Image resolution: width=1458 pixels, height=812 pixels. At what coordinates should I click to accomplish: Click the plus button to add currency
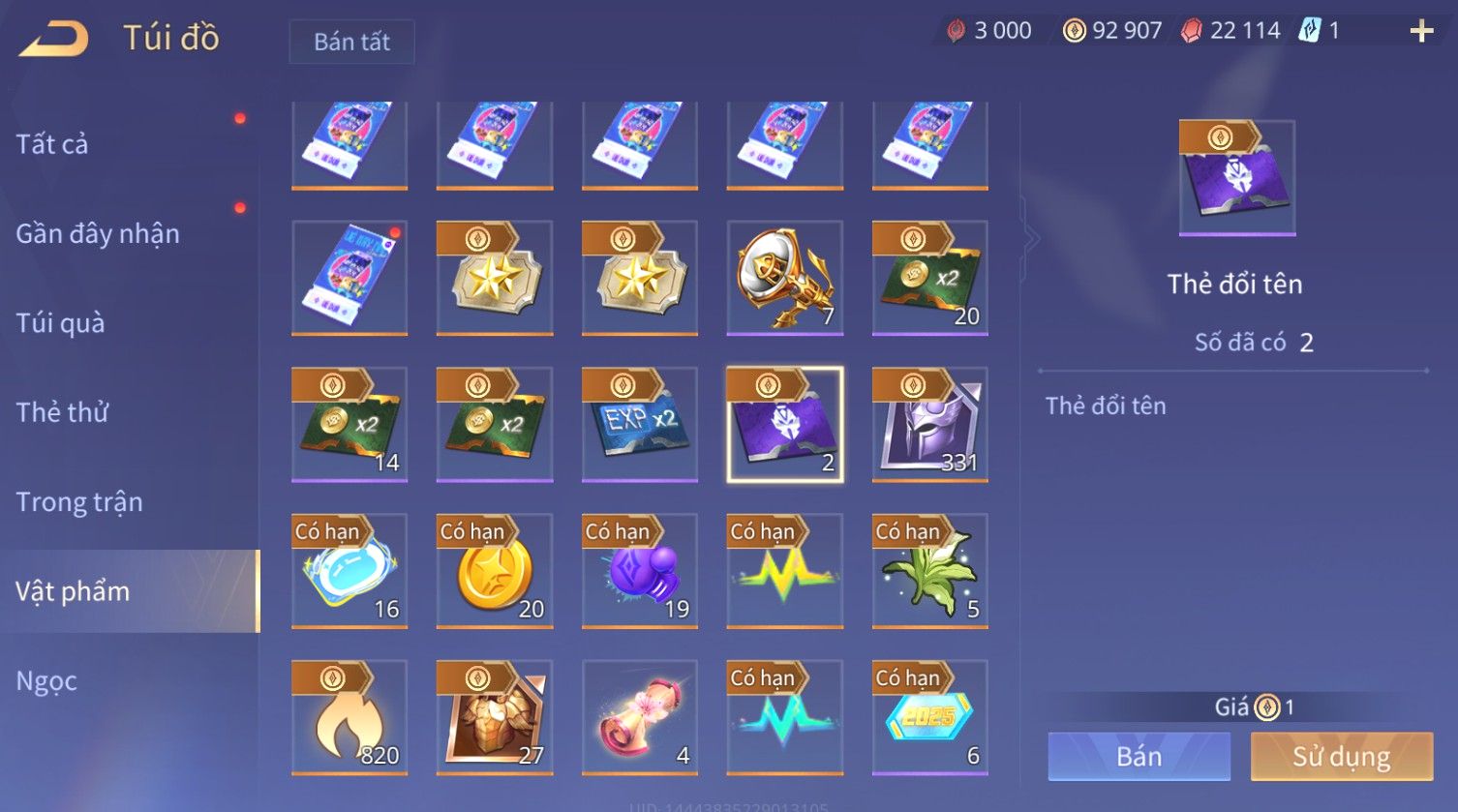pyautogui.click(x=1421, y=32)
